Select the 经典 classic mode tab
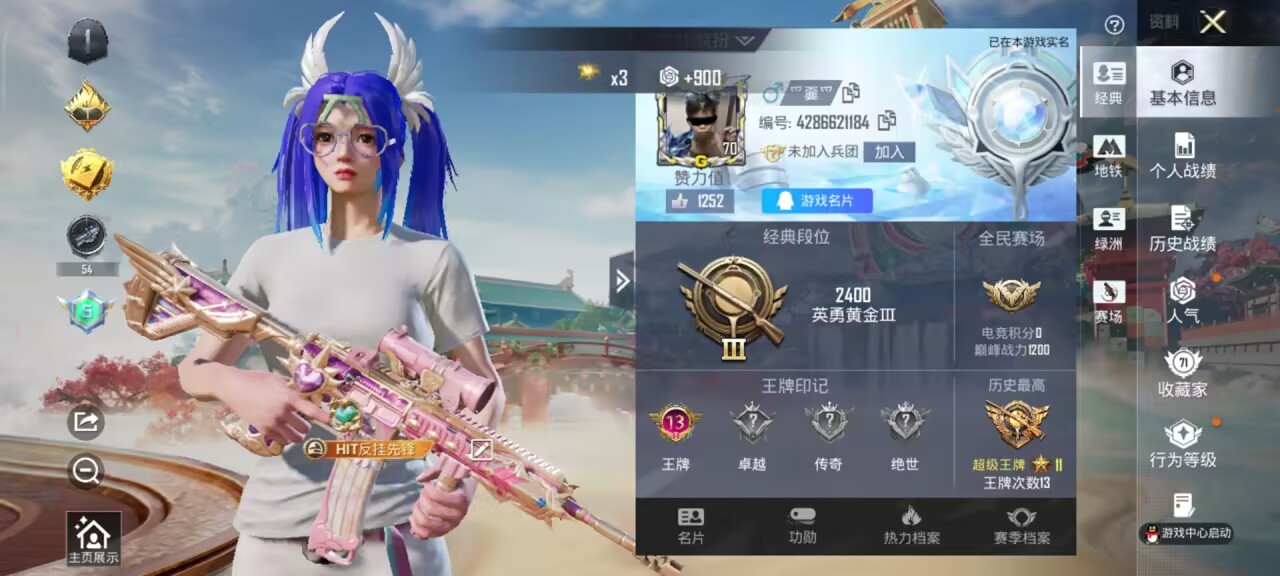The height and width of the screenshot is (576, 1280). [1109, 83]
